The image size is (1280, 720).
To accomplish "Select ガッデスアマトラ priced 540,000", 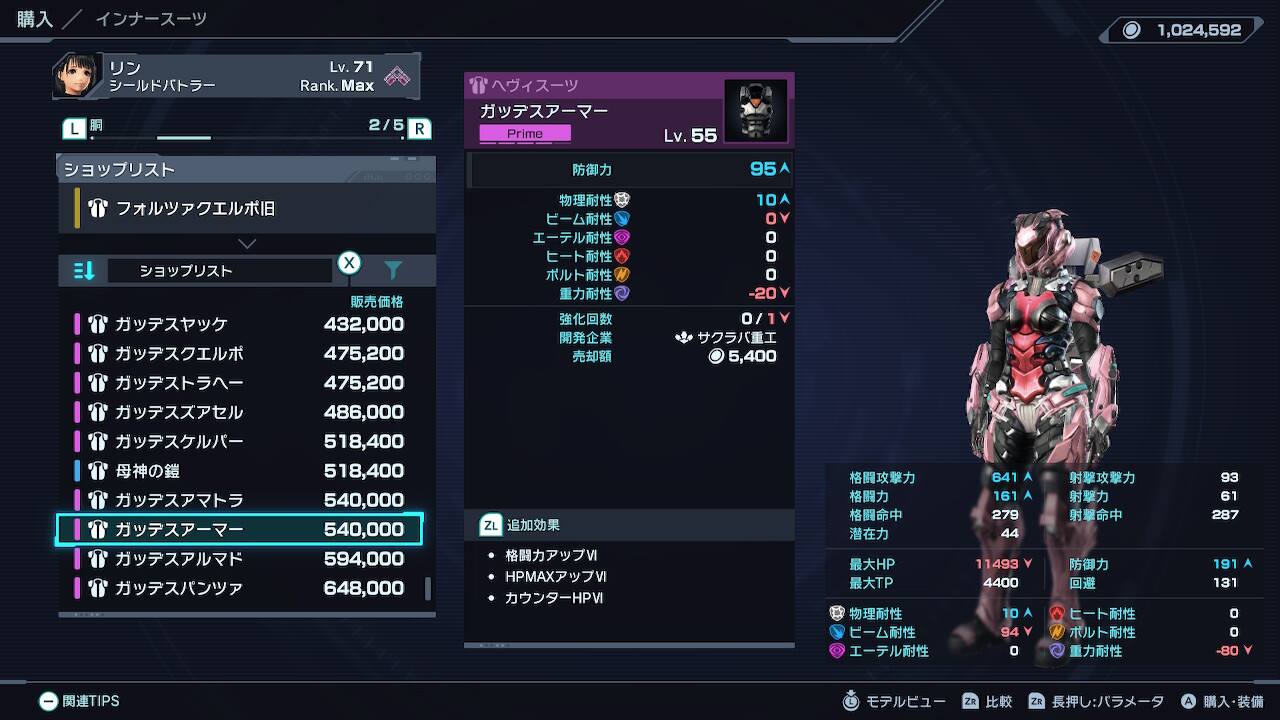I will click(x=240, y=500).
